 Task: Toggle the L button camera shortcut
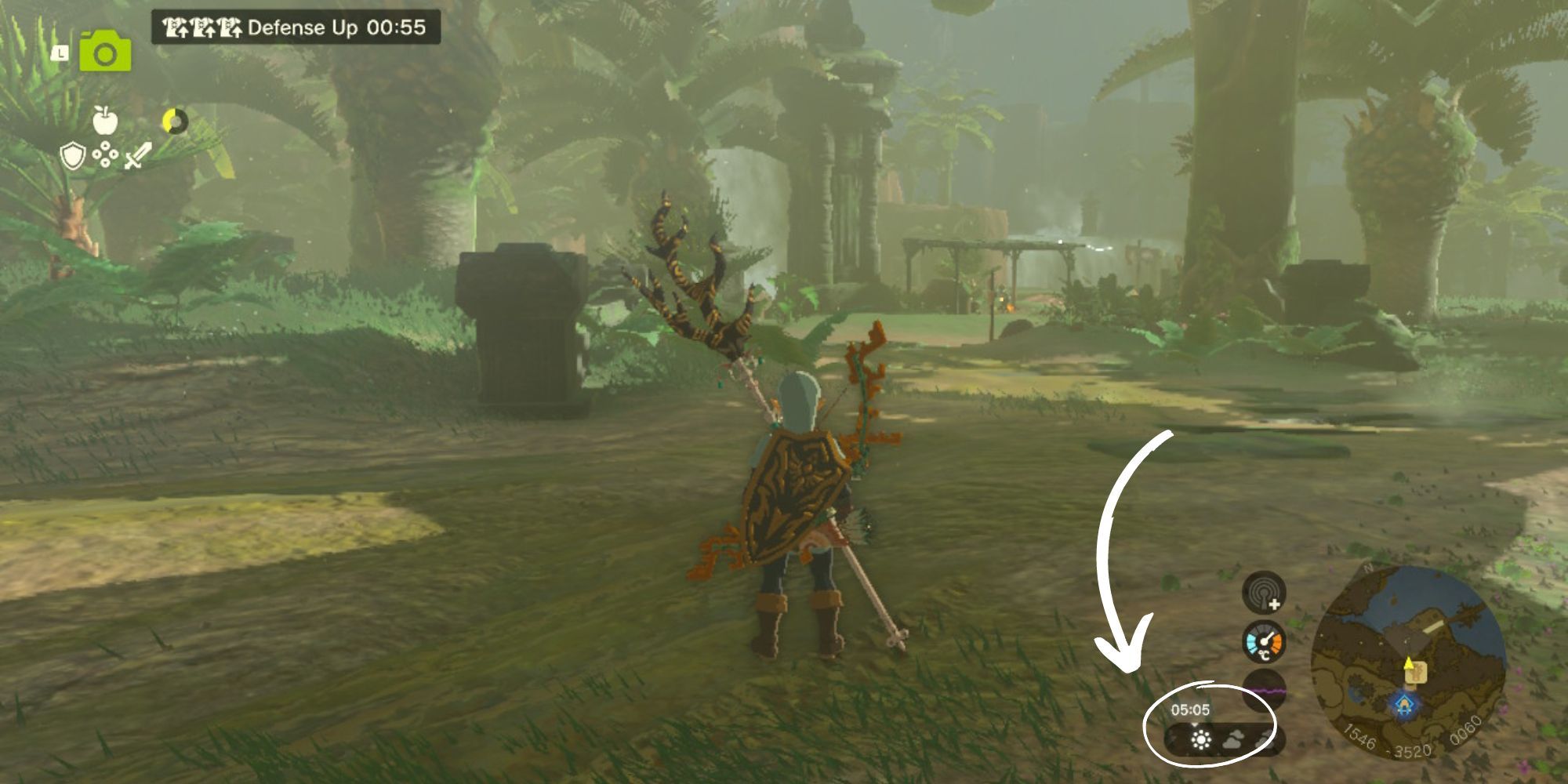(61, 53)
